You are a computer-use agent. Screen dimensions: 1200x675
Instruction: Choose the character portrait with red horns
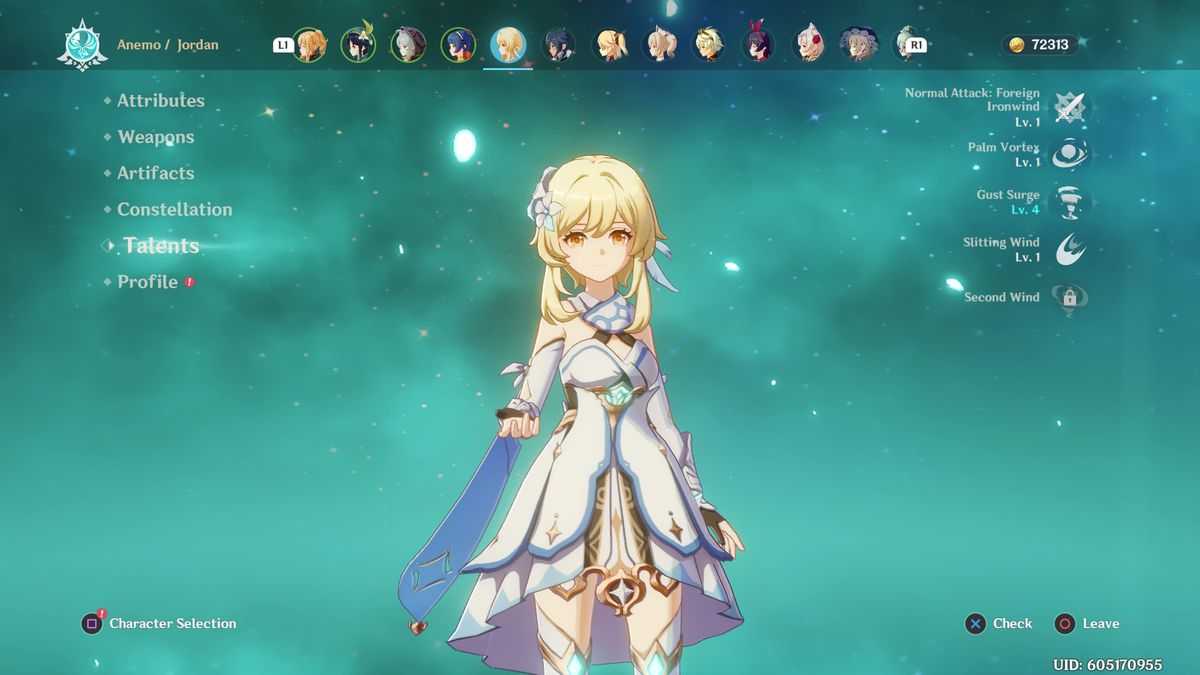click(x=759, y=45)
